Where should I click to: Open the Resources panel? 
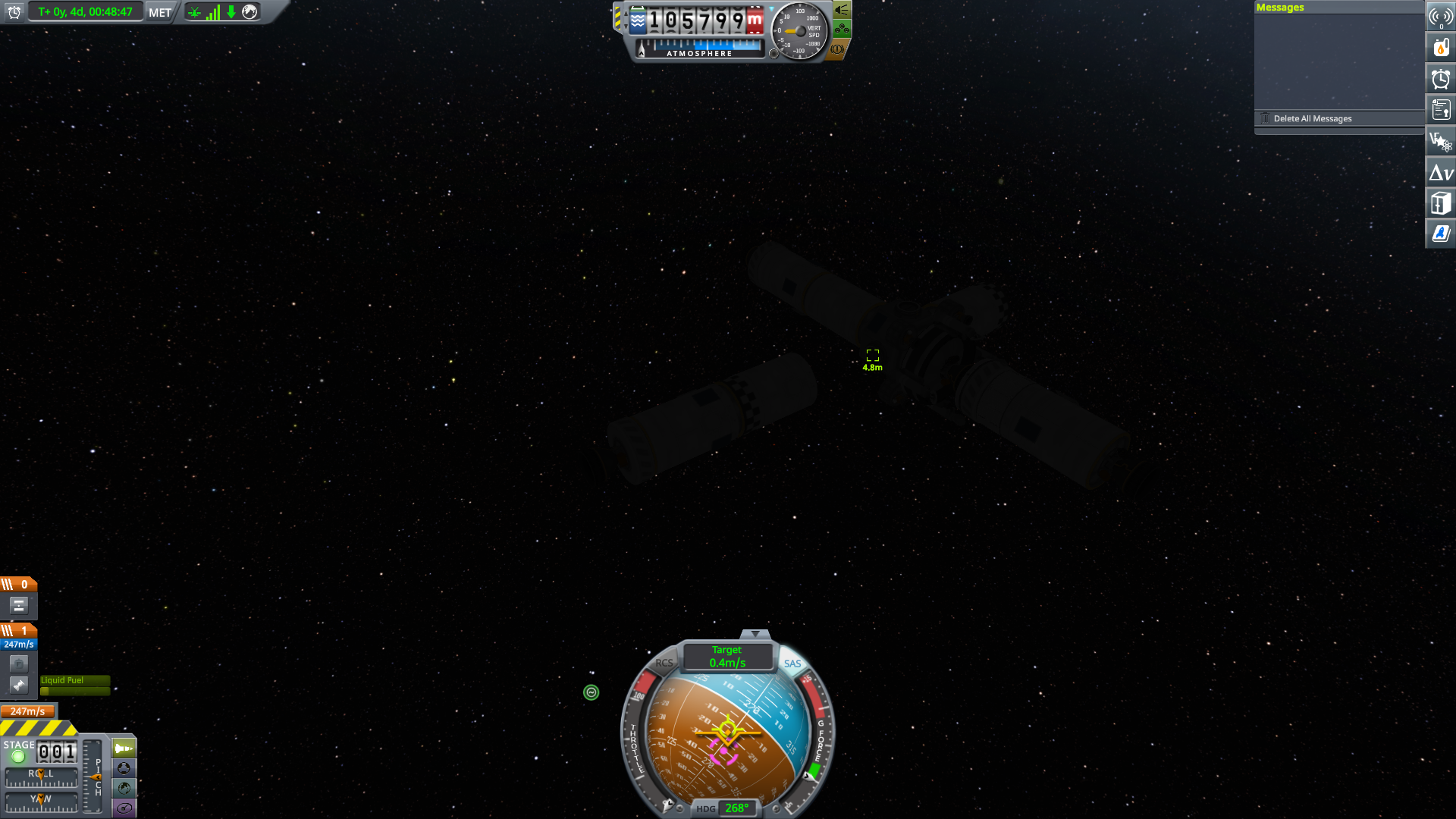[1440, 47]
